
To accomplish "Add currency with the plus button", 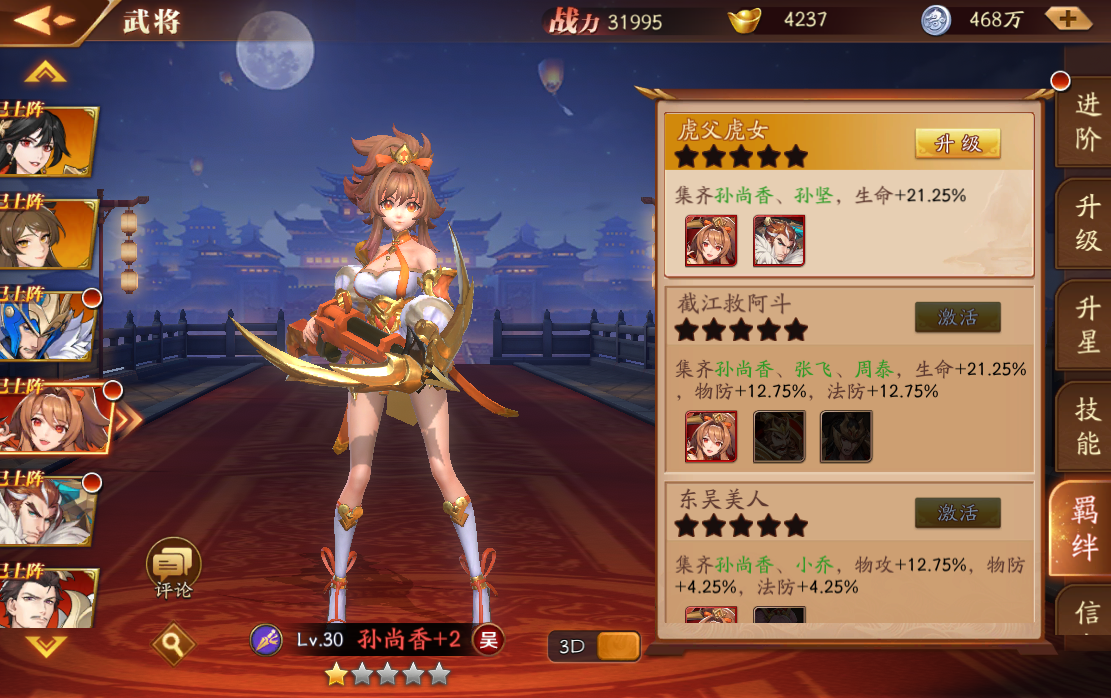I will tap(1067, 18).
